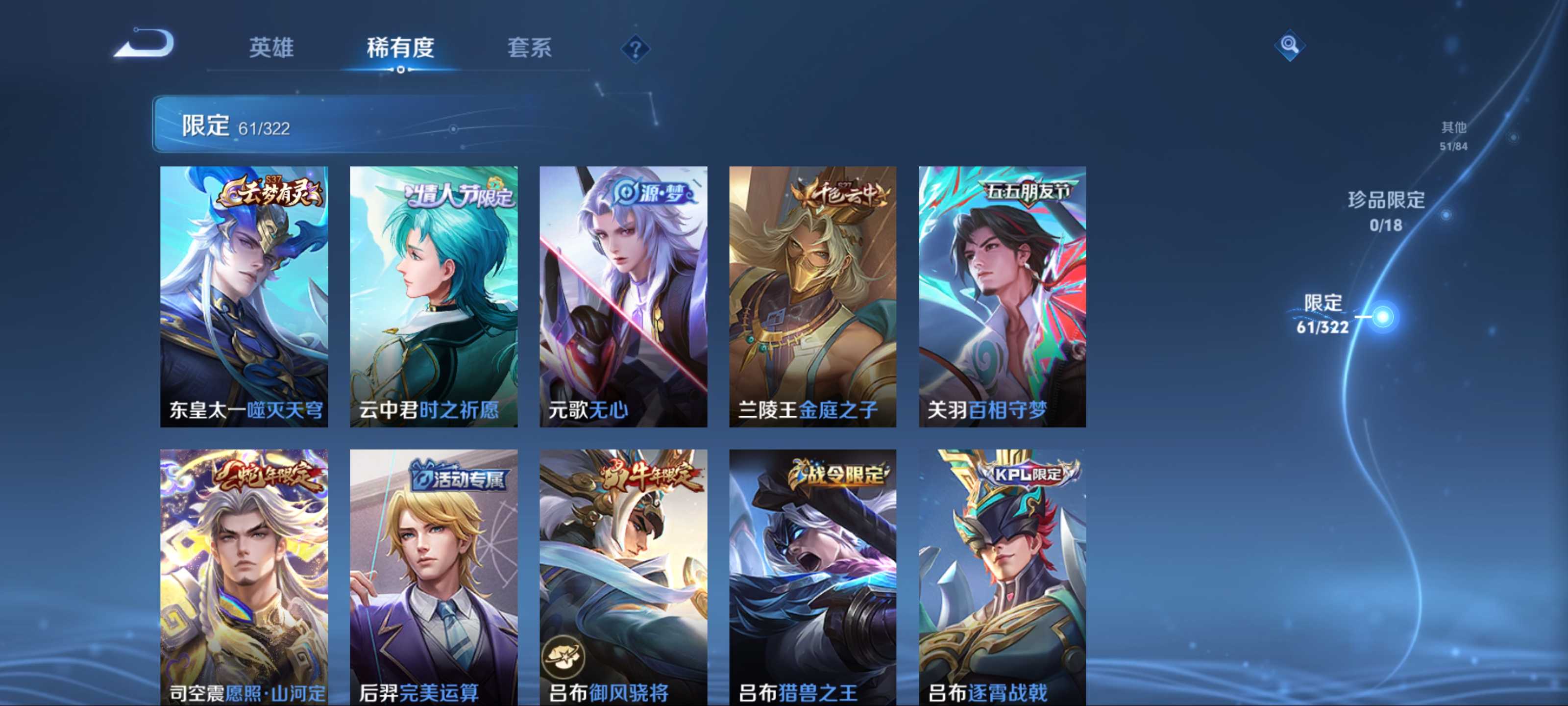Click the 限定 61/322 section header

click(236, 126)
